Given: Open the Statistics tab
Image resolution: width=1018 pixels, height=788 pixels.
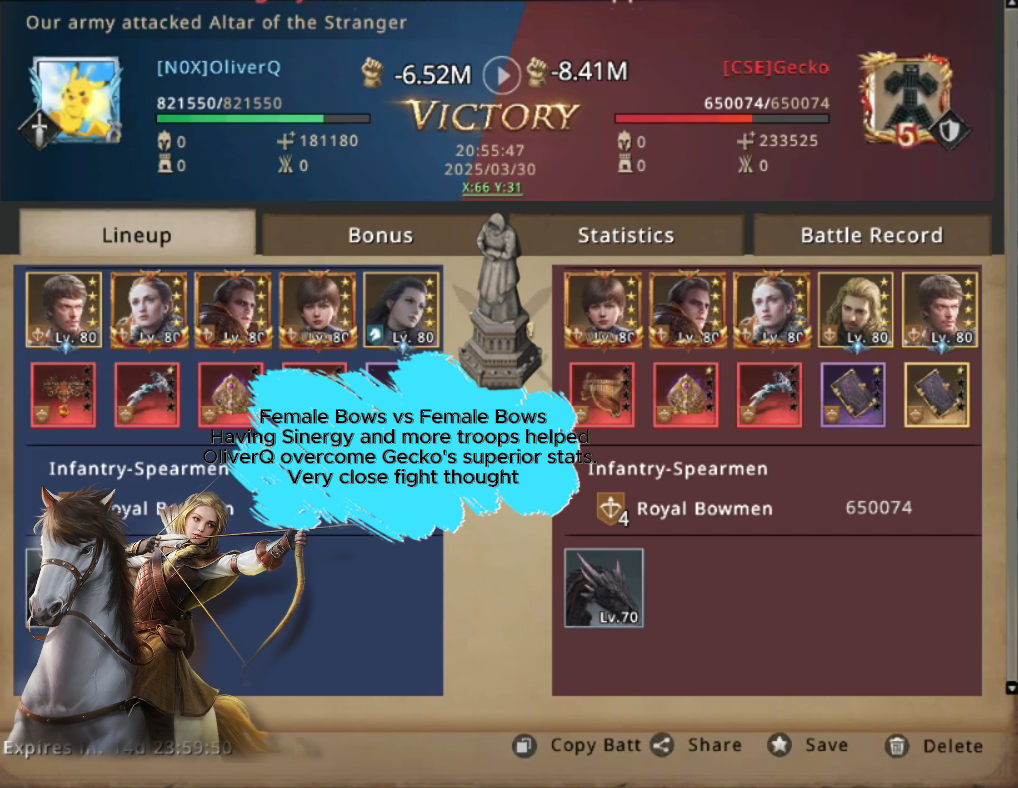Looking at the screenshot, I should pos(625,235).
